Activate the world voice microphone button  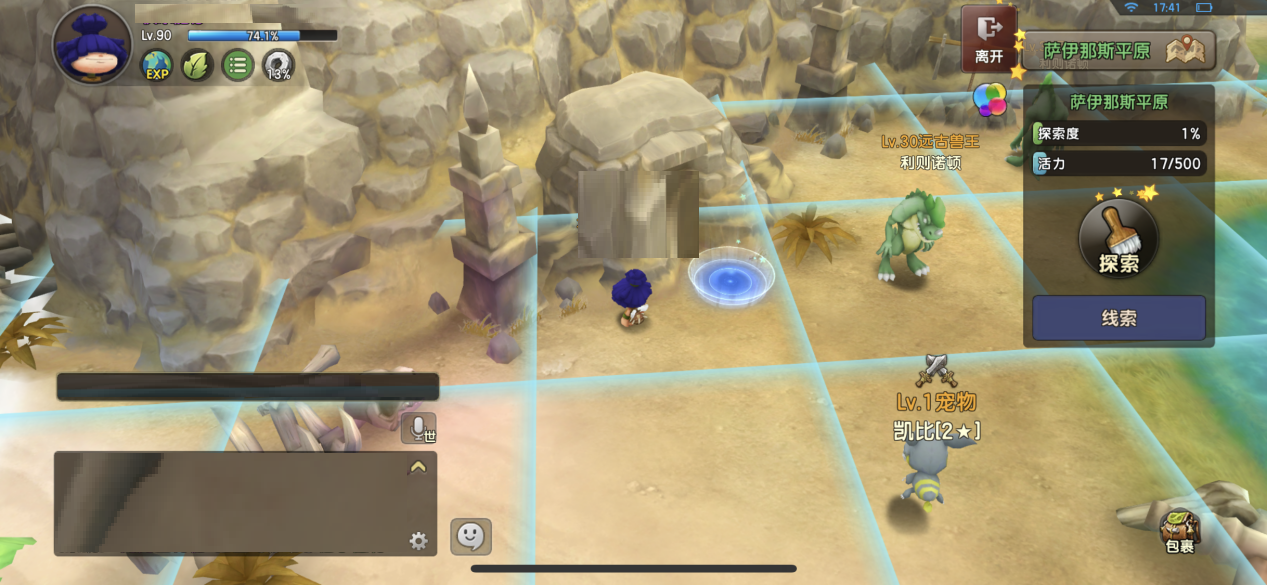click(419, 428)
